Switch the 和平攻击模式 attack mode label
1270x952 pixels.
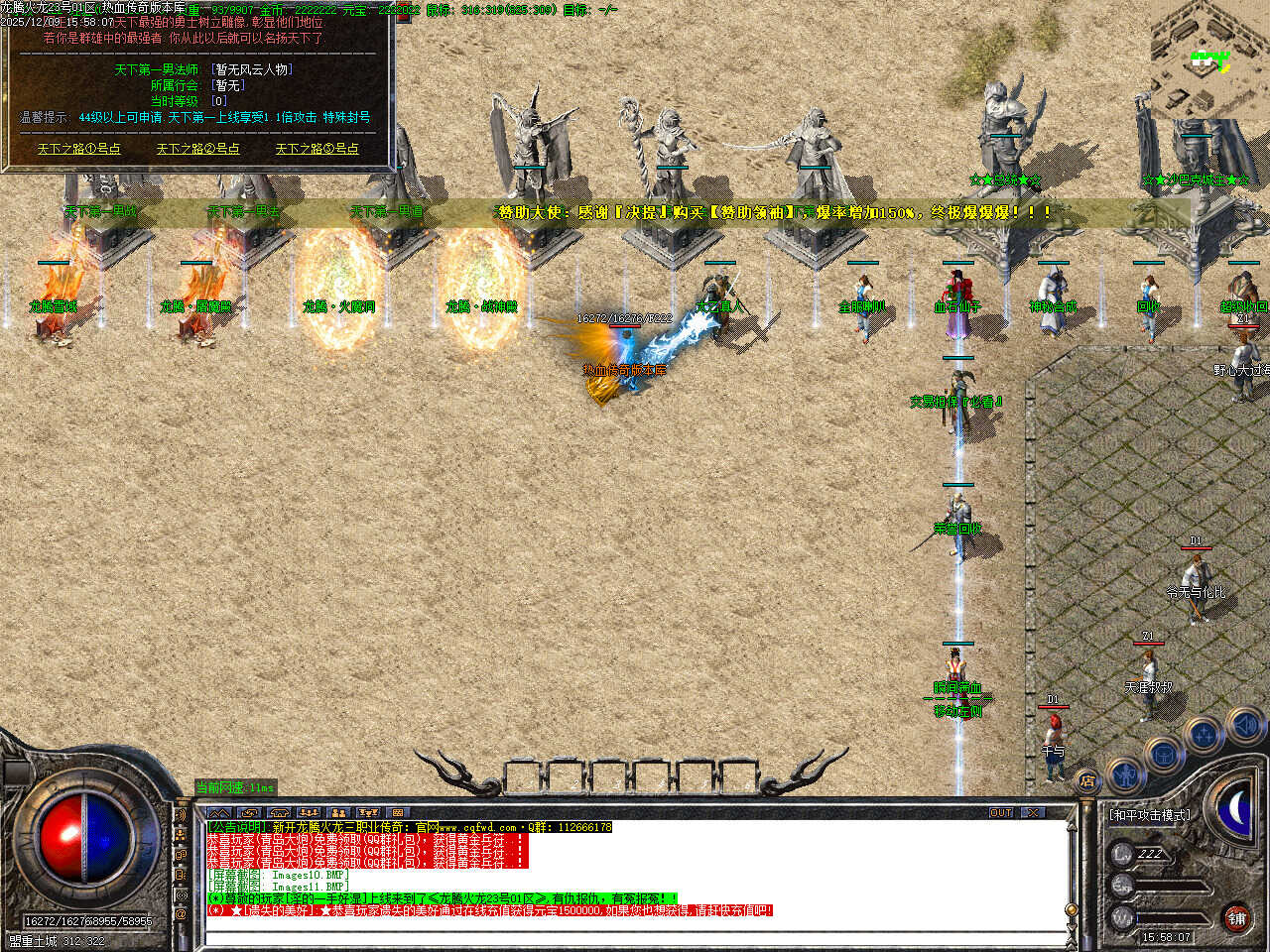(x=1150, y=815)
